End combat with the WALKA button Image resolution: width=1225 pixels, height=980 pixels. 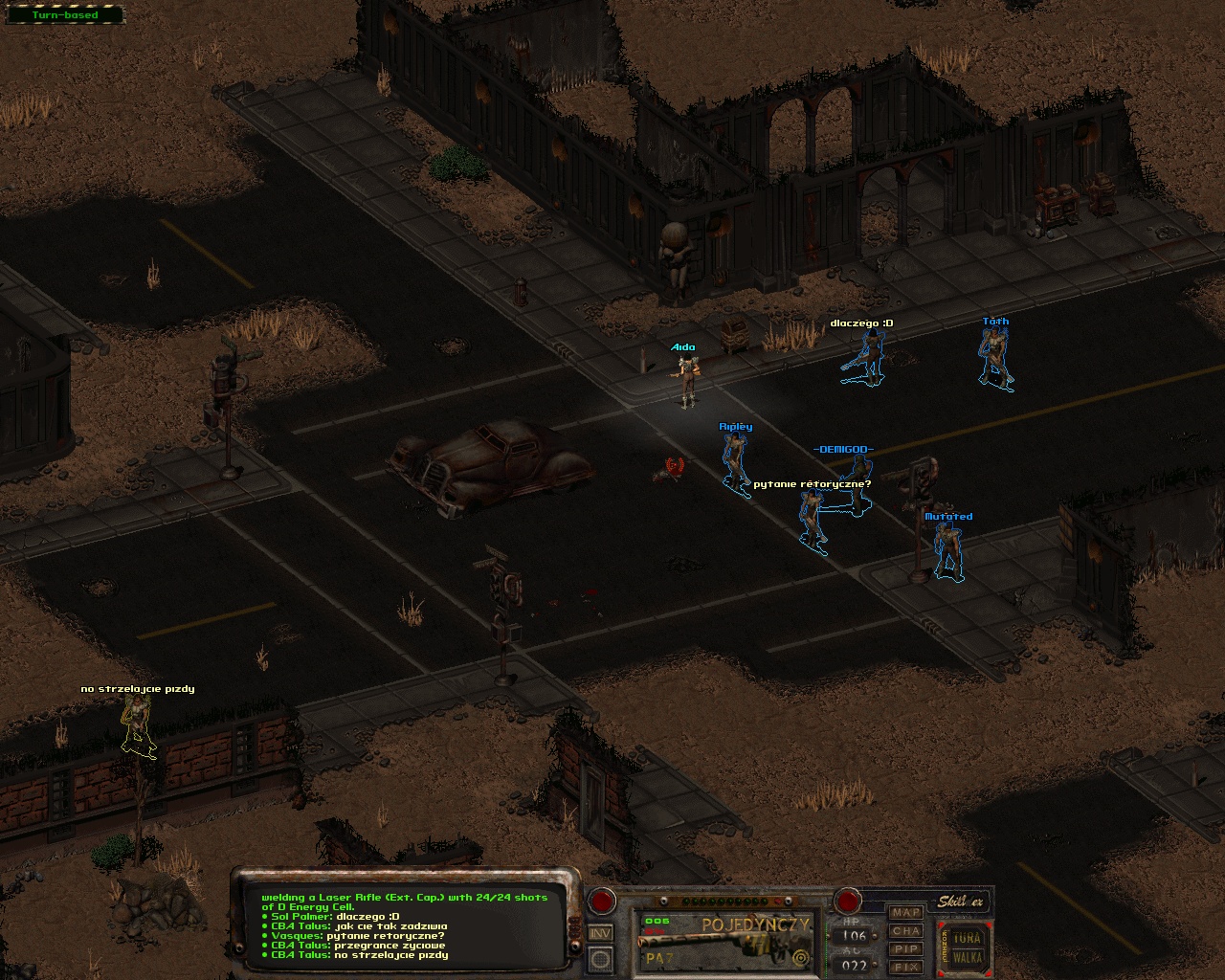(968, 957)
